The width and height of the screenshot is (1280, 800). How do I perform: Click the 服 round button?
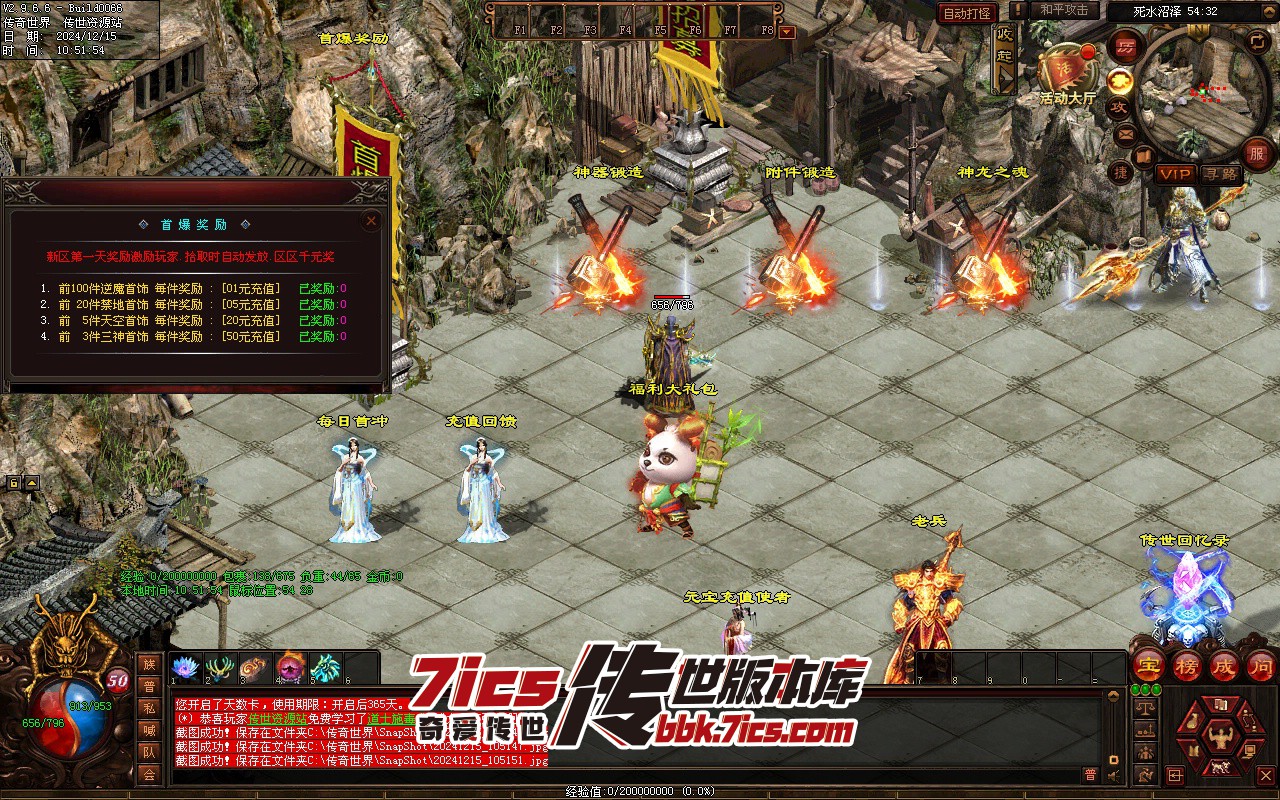[1258, 152]
